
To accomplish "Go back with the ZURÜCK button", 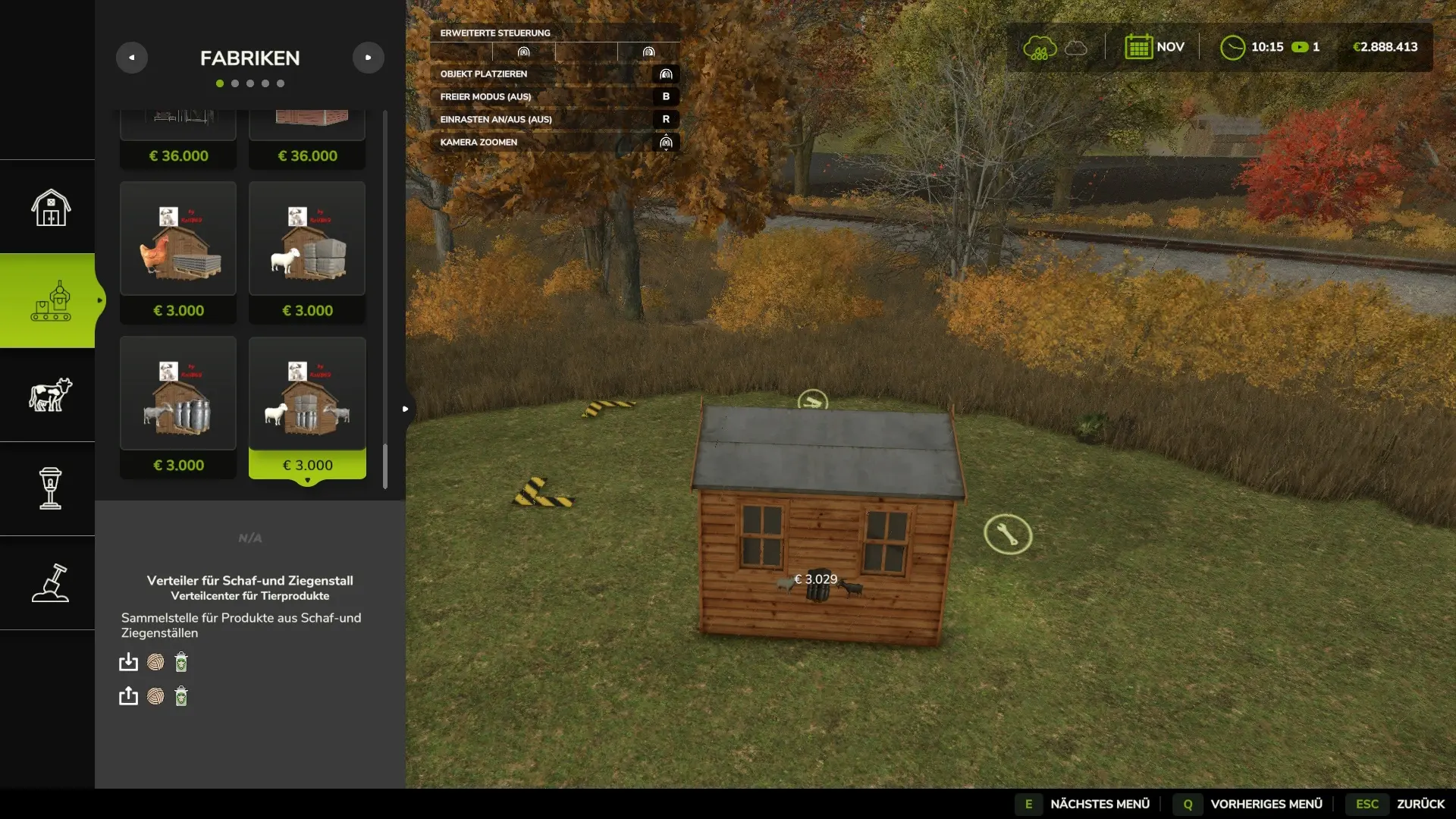I will pyautogui.click(x=1400, y=804).
